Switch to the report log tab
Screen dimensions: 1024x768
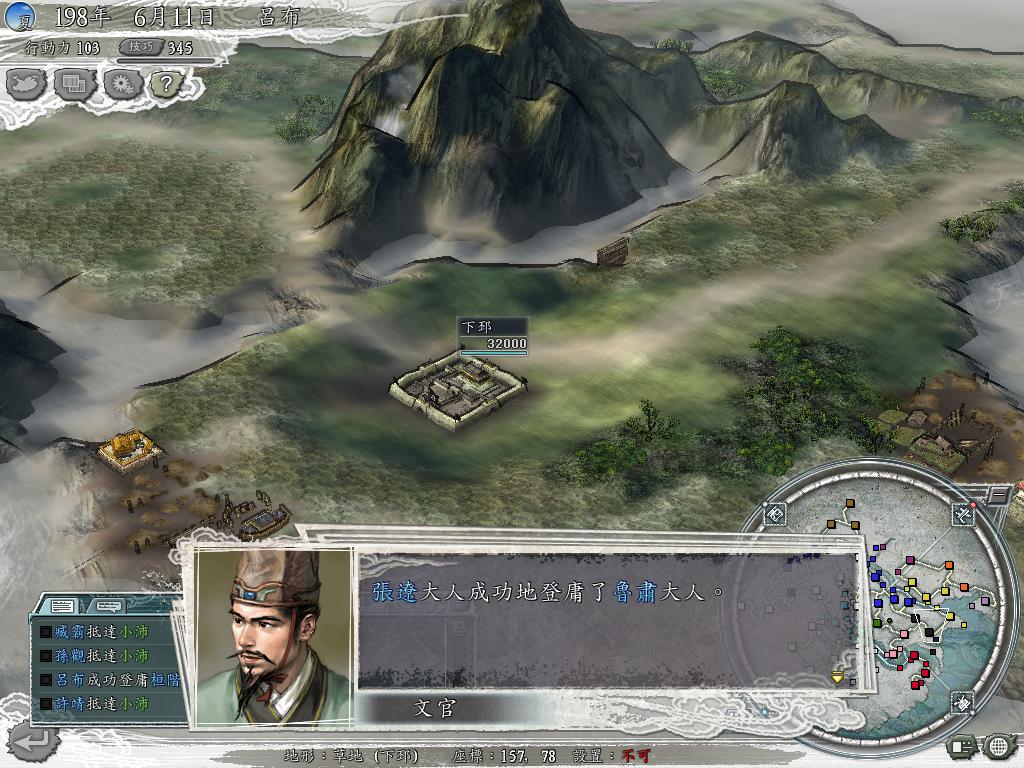[x=62, y=606]
